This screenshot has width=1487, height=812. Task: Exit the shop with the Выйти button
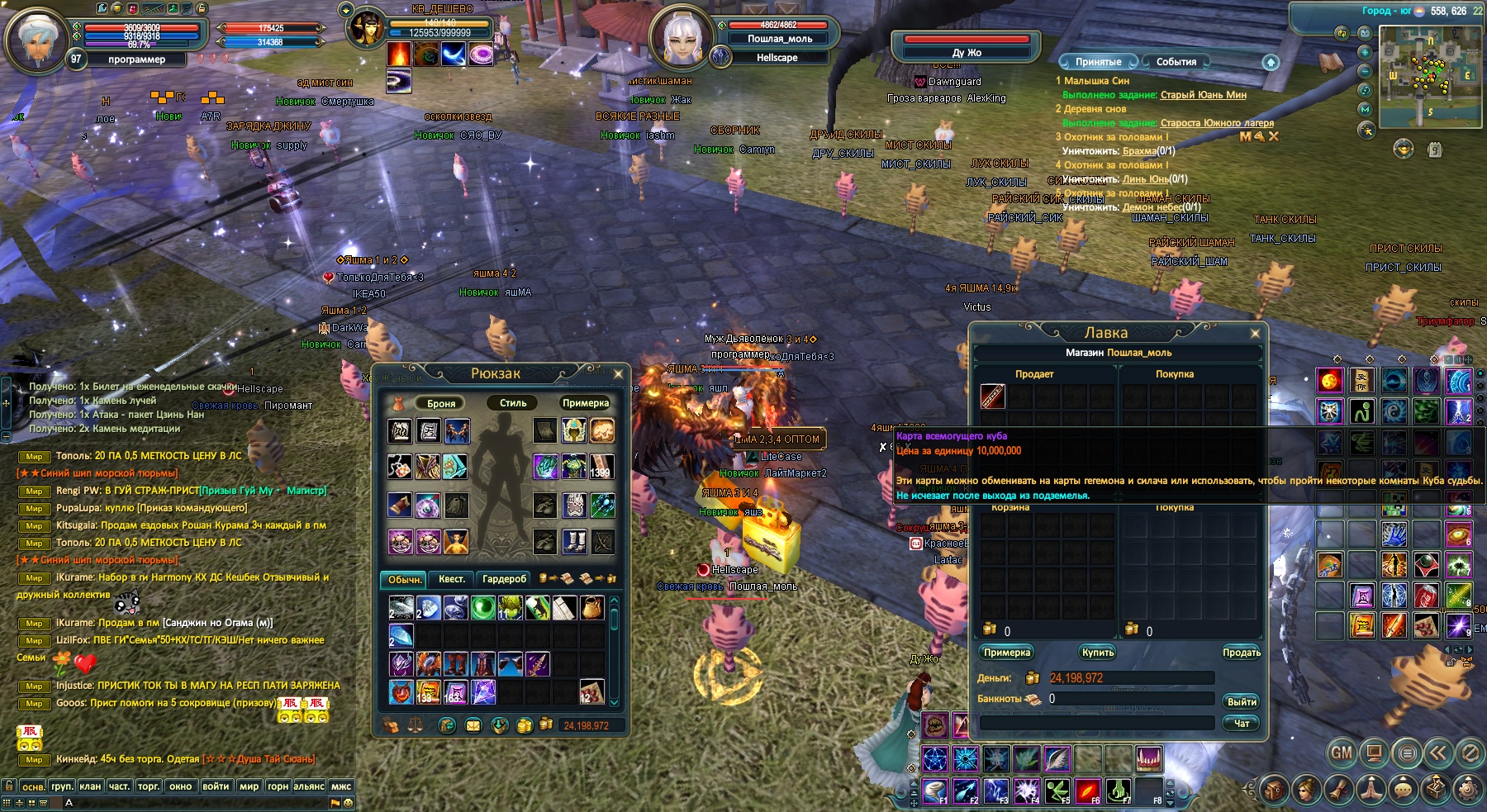(x=1242, y=701)
